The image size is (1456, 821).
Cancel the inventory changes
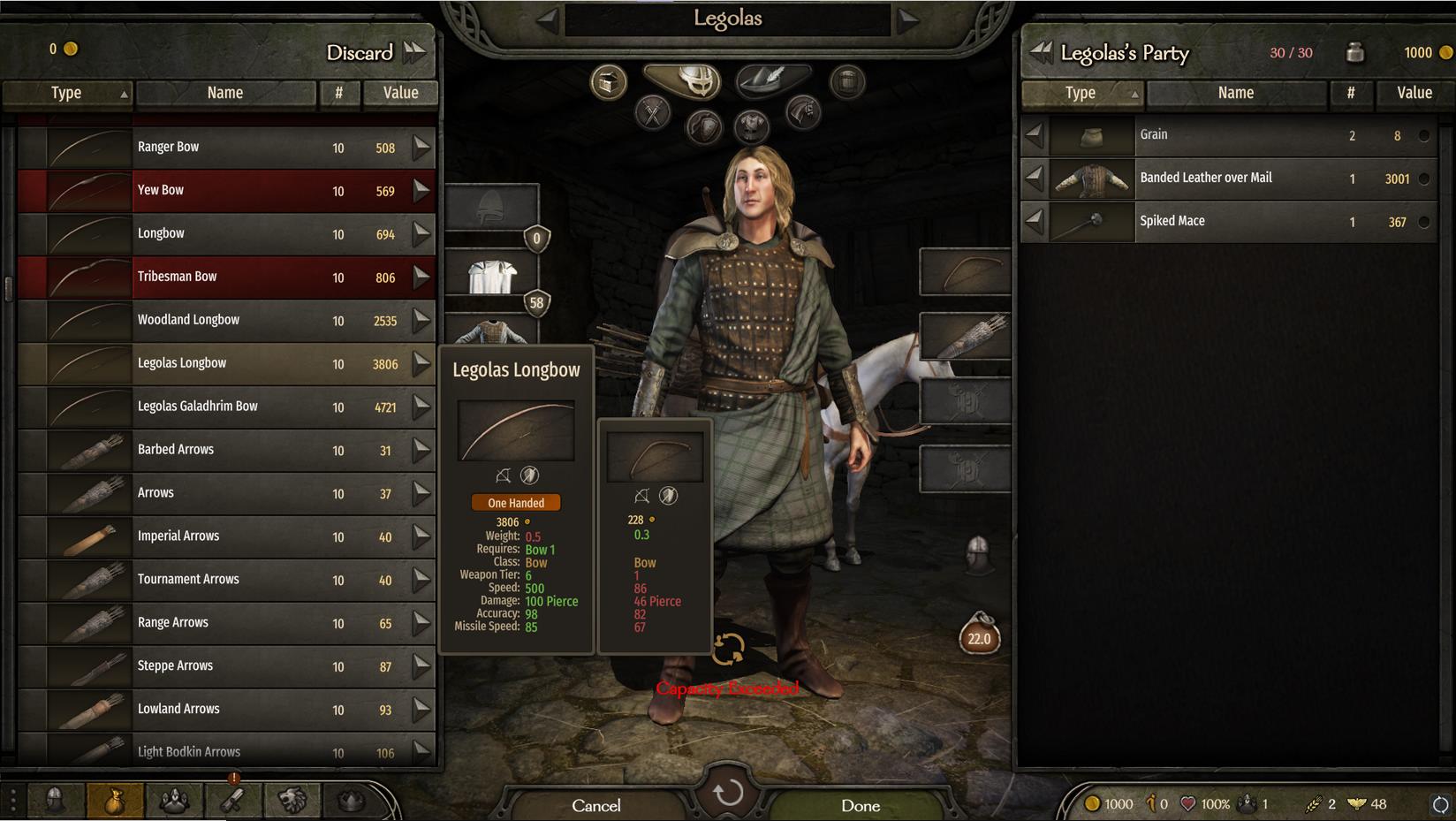pyautogui.click(x=596, y=805)
